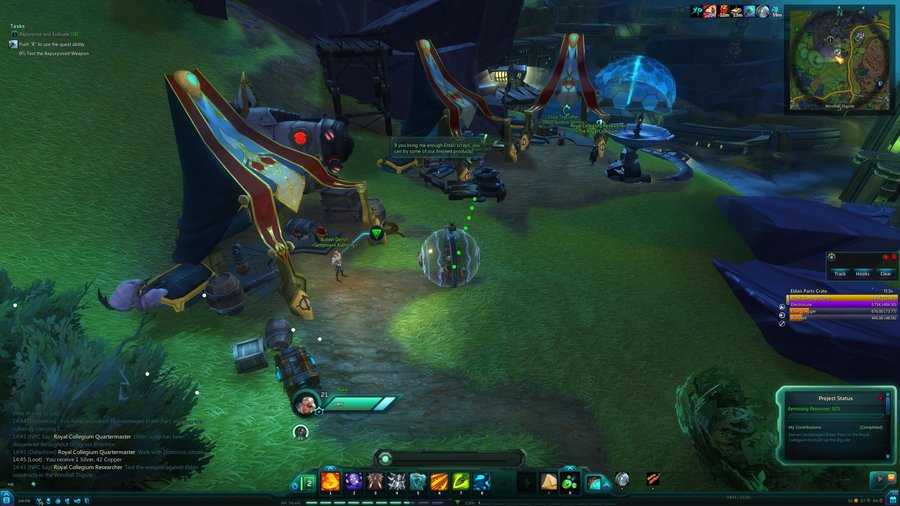Click the XP buff icon
The height and width of the screenshot is (506, 900).
(x=697, y=11)
